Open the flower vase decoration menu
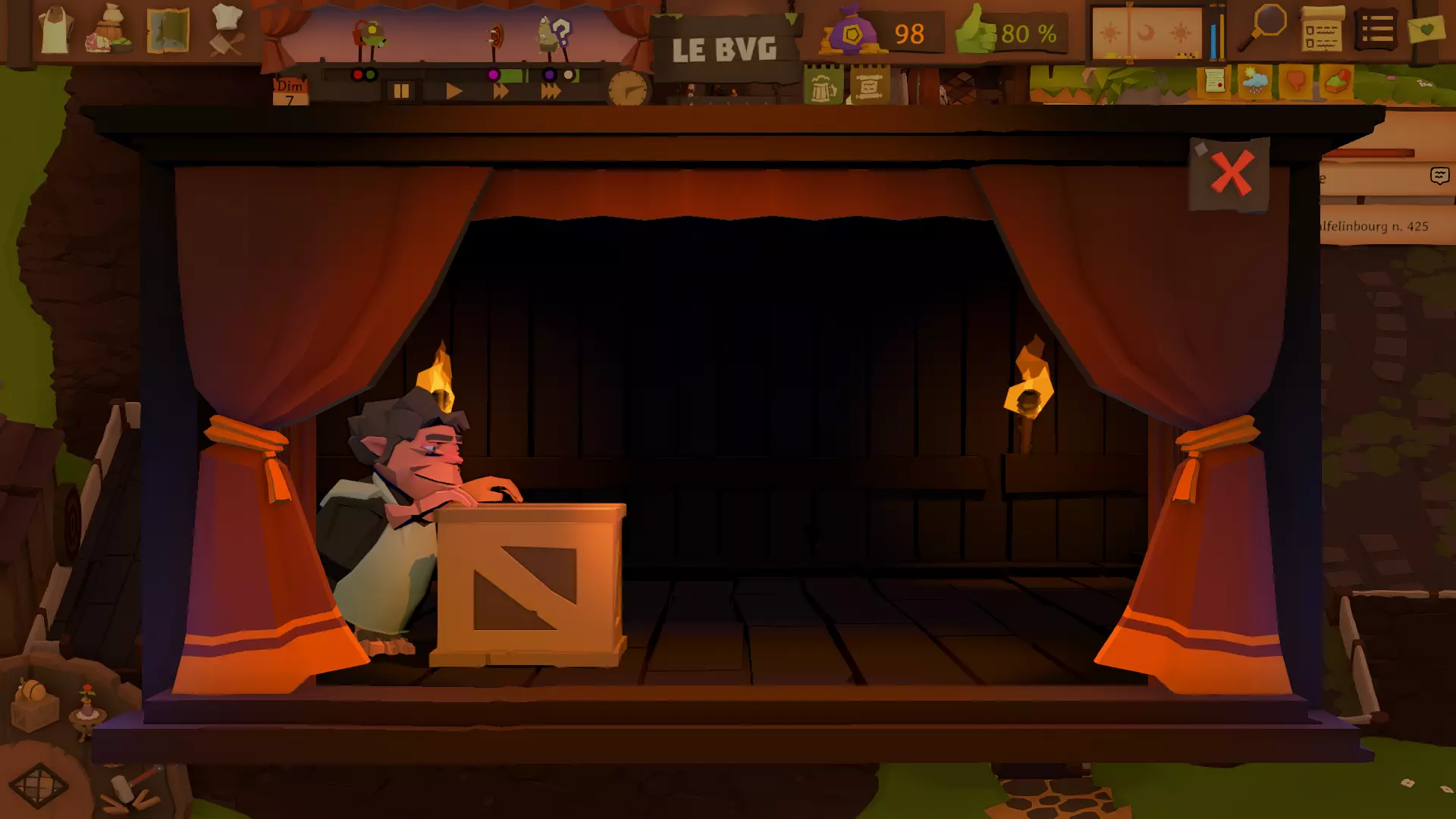The width and height of the screenshot is (1456, 819). (x=87, y=711)
